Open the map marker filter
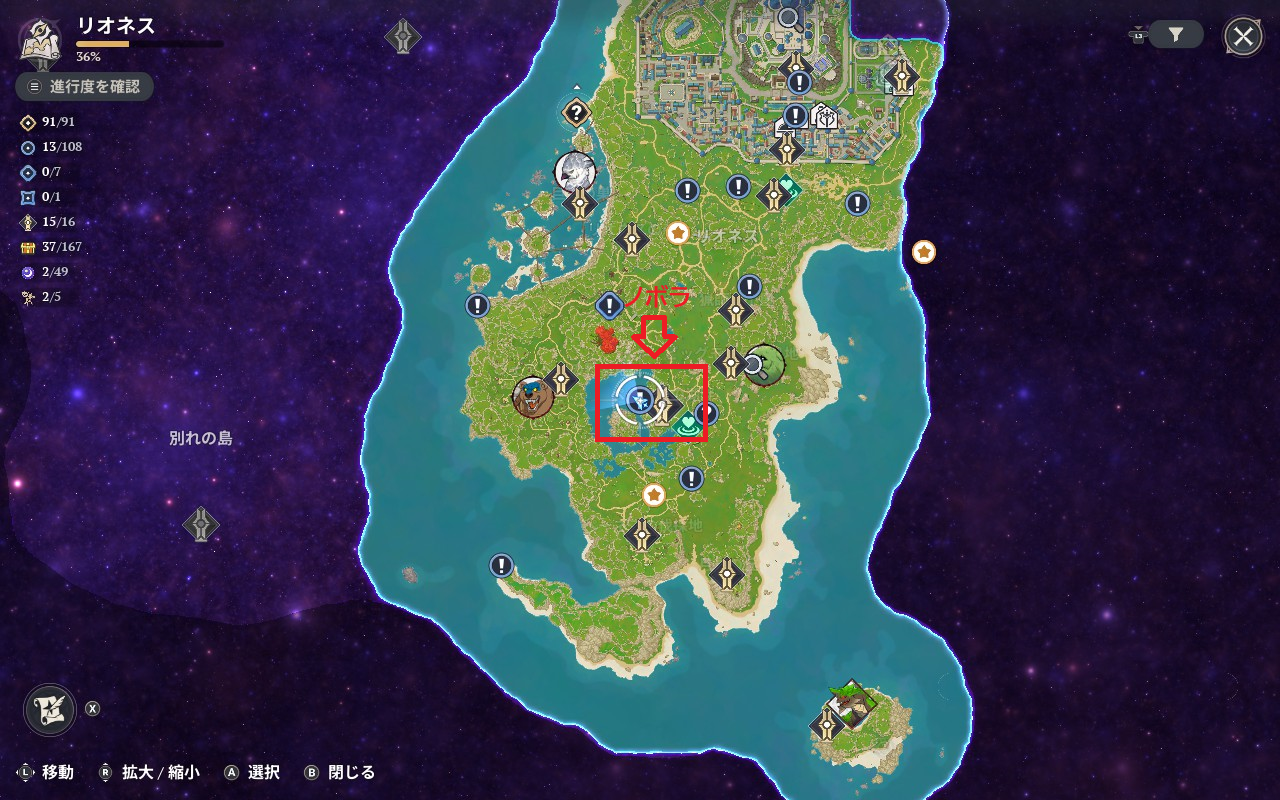Screen dimensions: 1280x800 tap(1176, 35)
